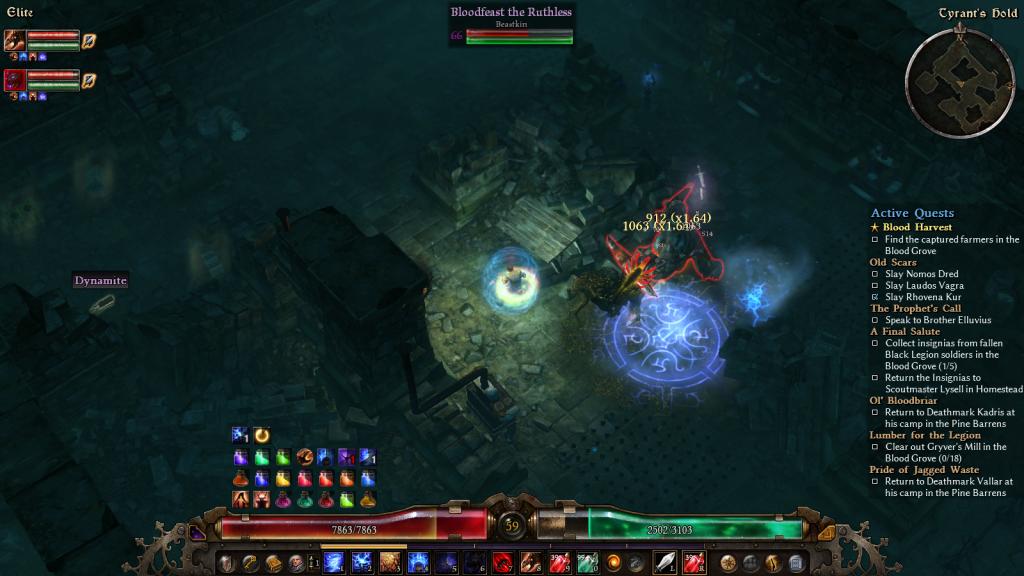
Task: Activate the red skill in slot 7
Action: [x=501, y=562]
